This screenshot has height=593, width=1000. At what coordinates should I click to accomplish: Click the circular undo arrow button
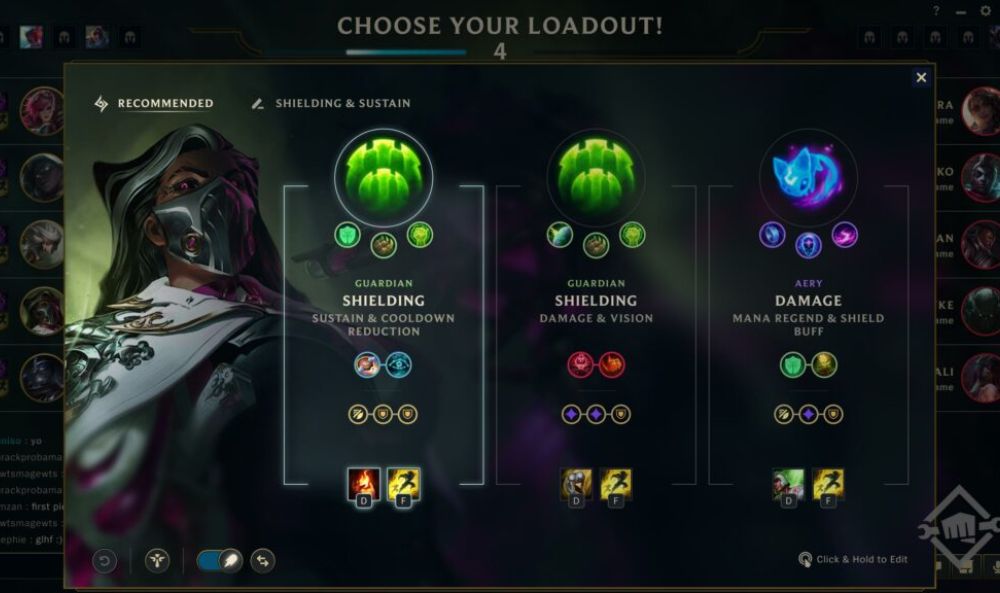tap(105, 561)
